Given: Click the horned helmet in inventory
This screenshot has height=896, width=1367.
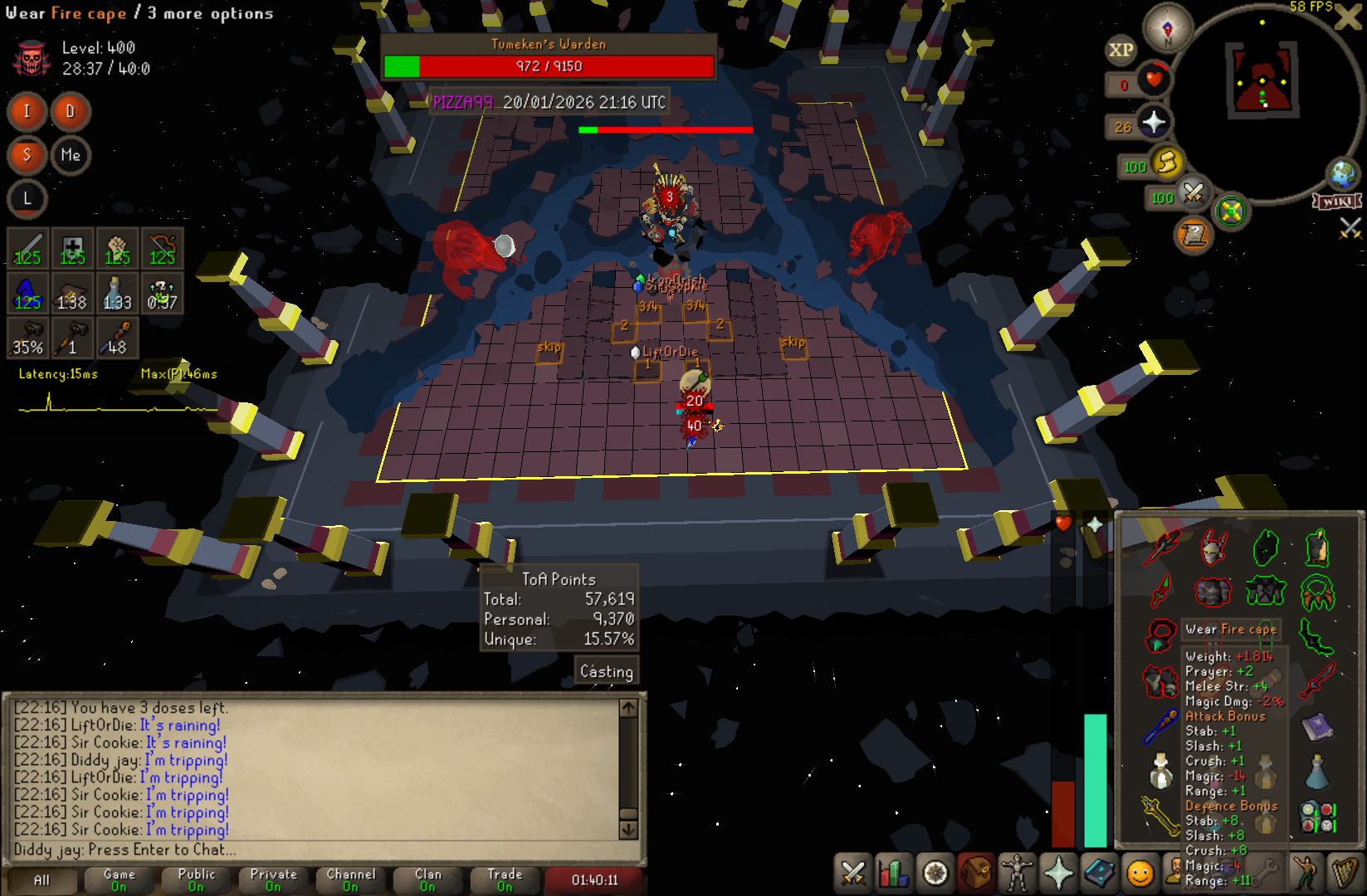Looking at the screenshot, I should click(1213, 548).
